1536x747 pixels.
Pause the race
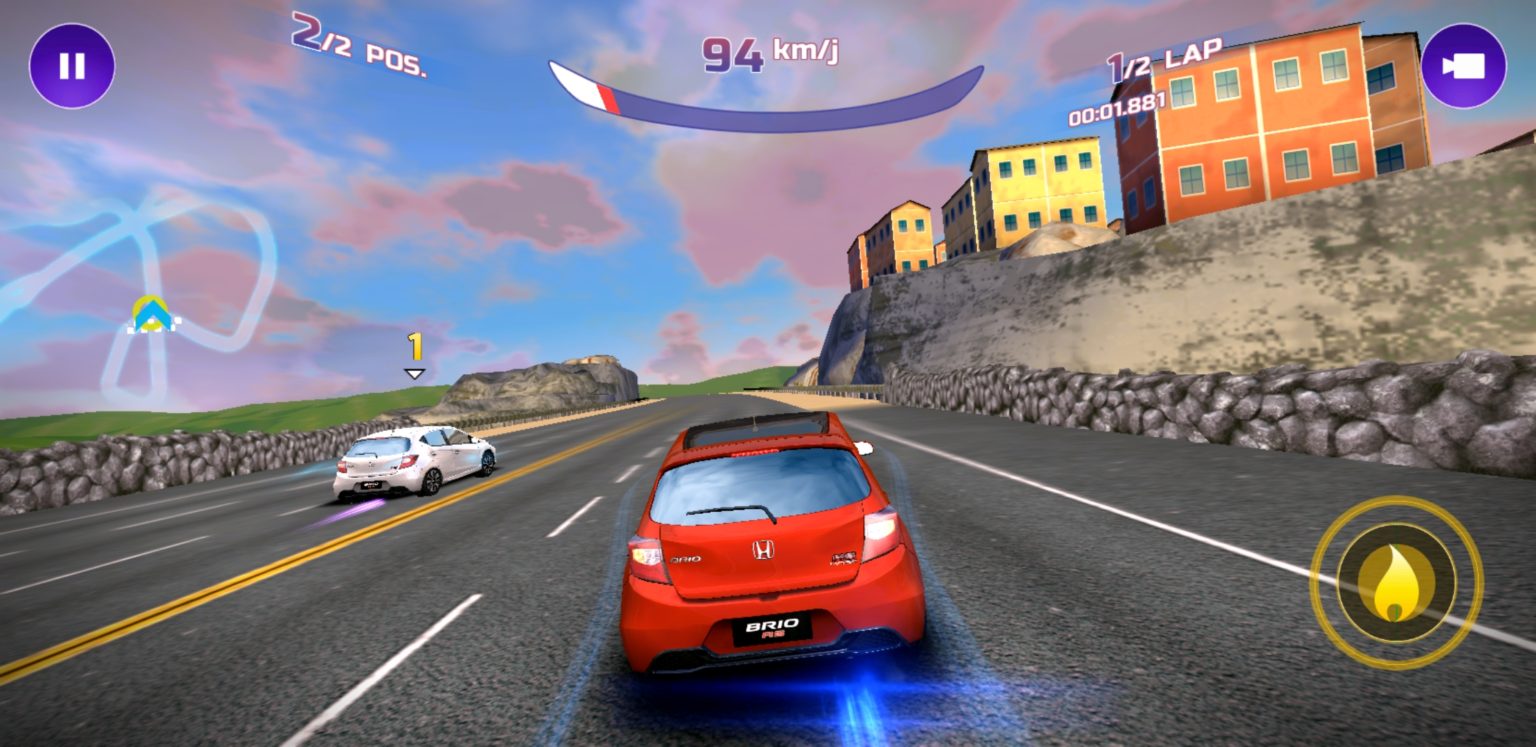[x=72, y=66]
